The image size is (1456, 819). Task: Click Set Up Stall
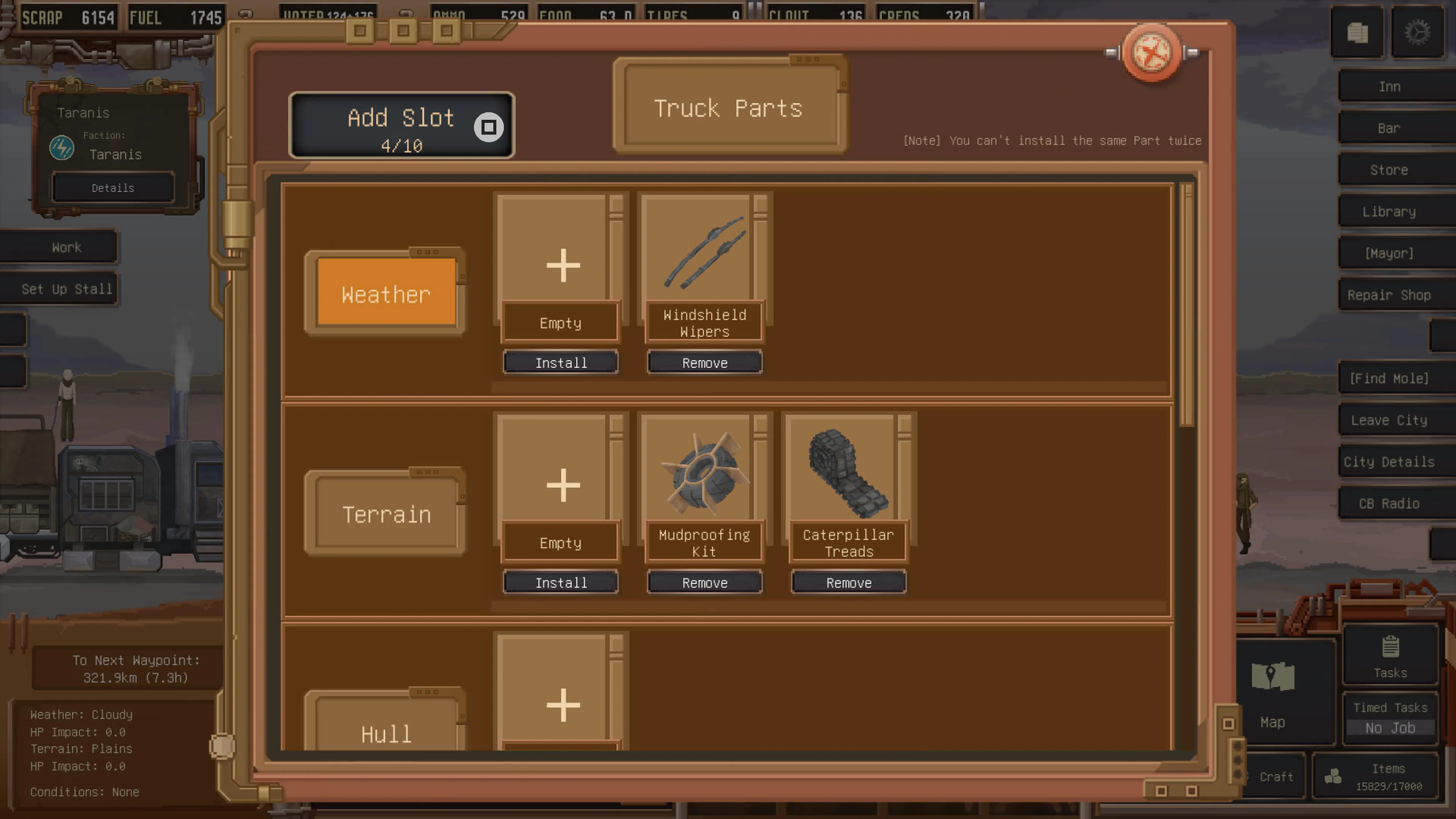point(66,289)
